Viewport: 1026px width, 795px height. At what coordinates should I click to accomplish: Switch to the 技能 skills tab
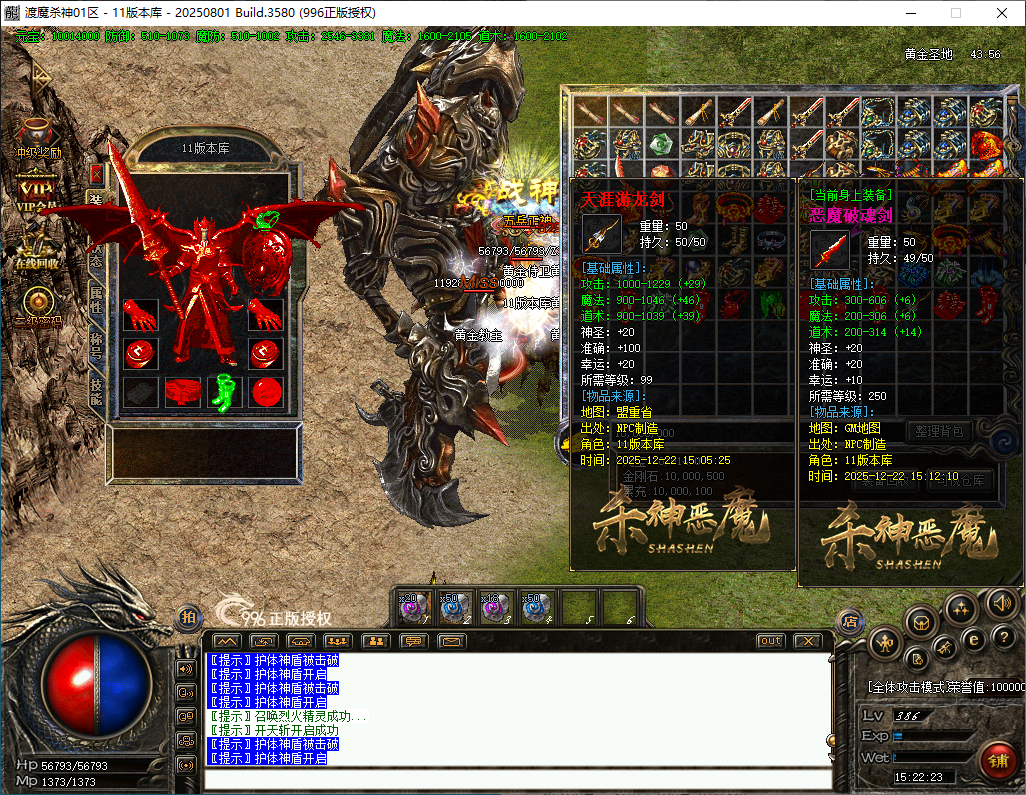pyautogui.click(x=96, y=391)
